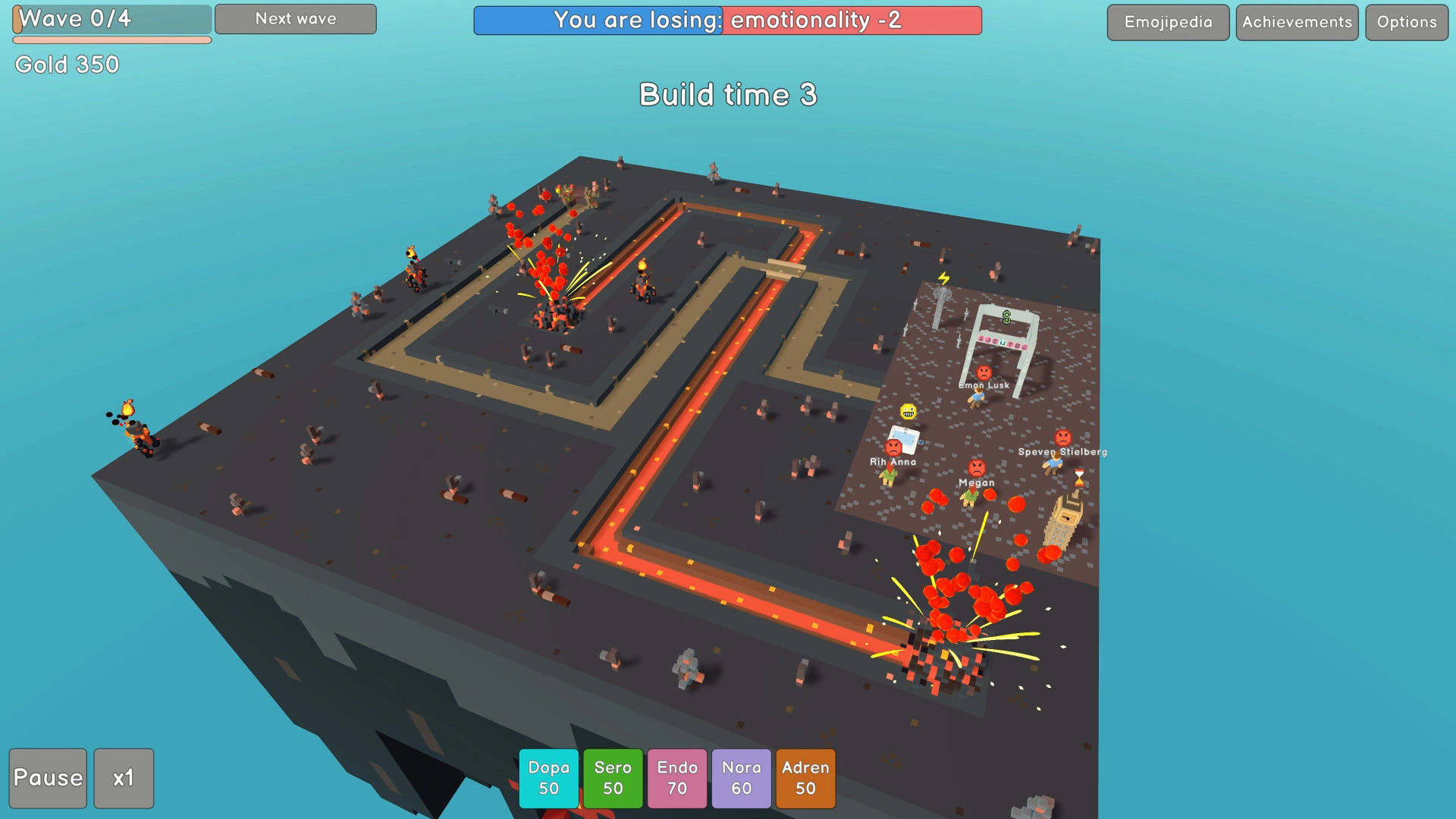Click the grinning yellow emoji near Rih Anna
1456x819 pixels.
[x=908, y=411]
